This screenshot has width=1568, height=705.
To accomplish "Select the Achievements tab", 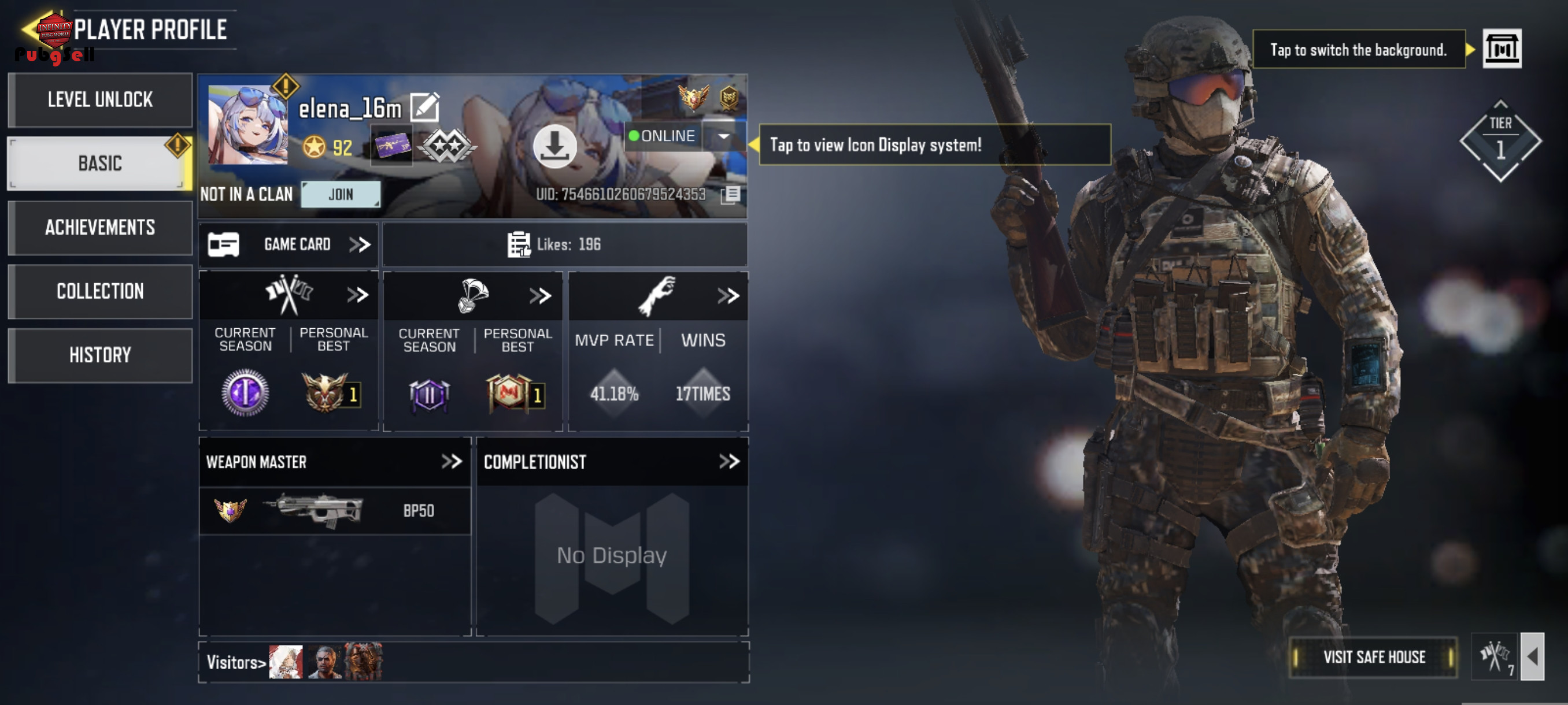I will [101, 228].
